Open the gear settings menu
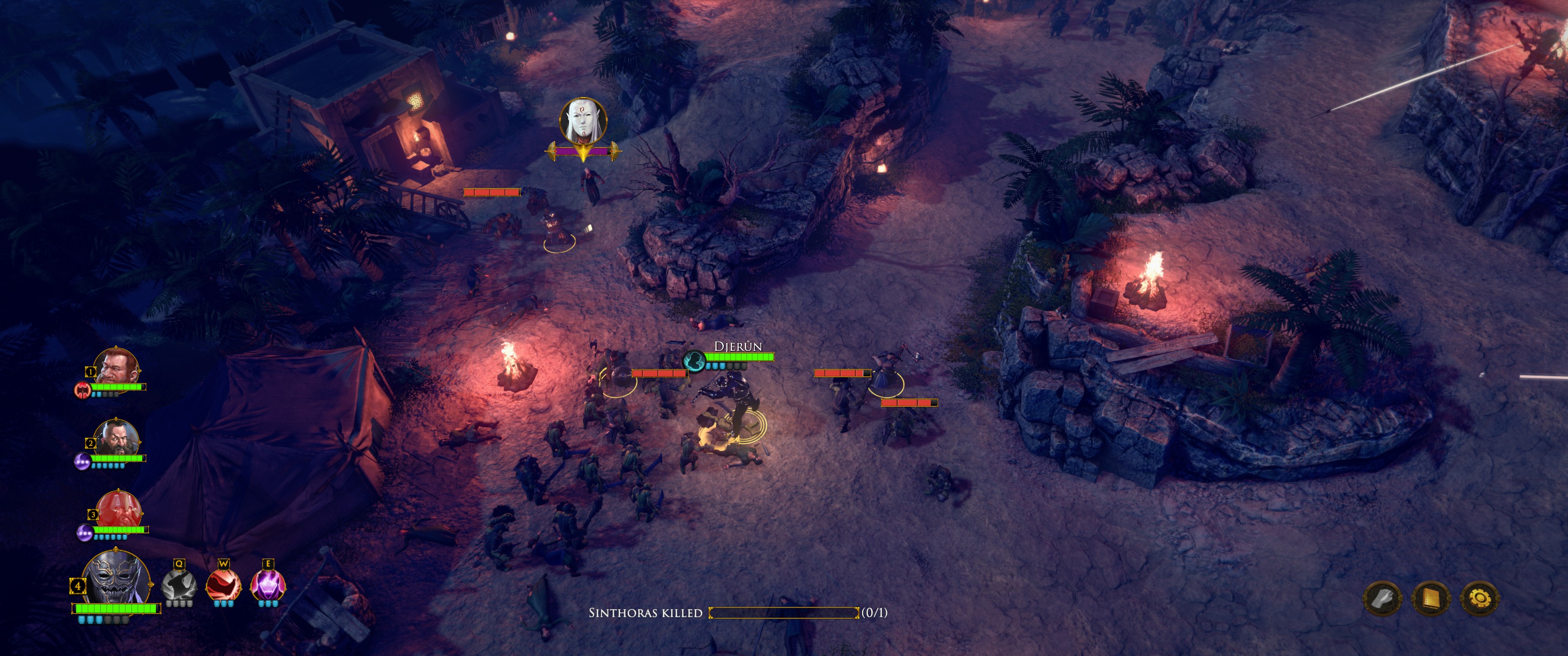1568x656 pixels. 1480,599
